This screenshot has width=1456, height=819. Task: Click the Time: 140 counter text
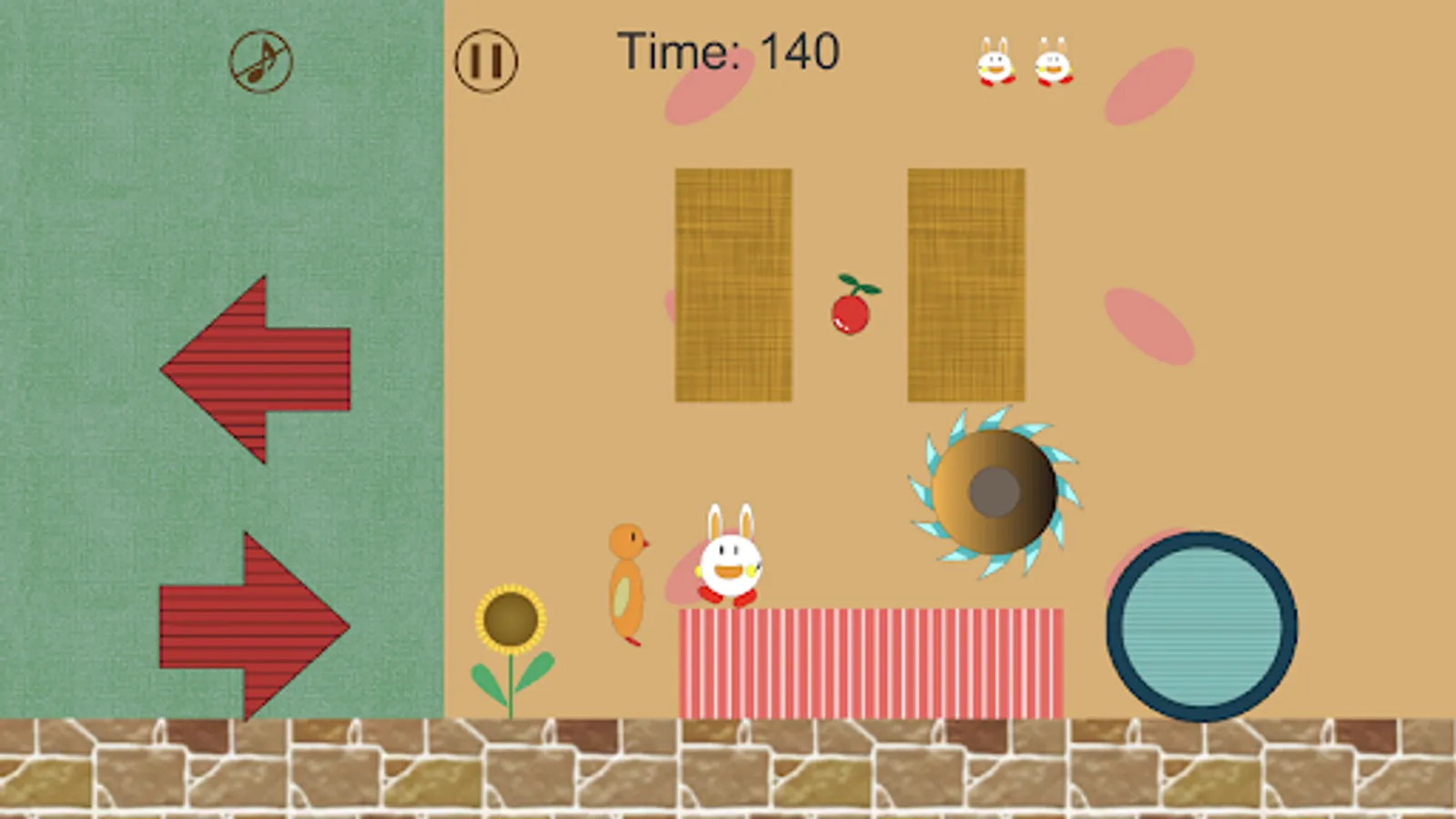tap(728, 52)
